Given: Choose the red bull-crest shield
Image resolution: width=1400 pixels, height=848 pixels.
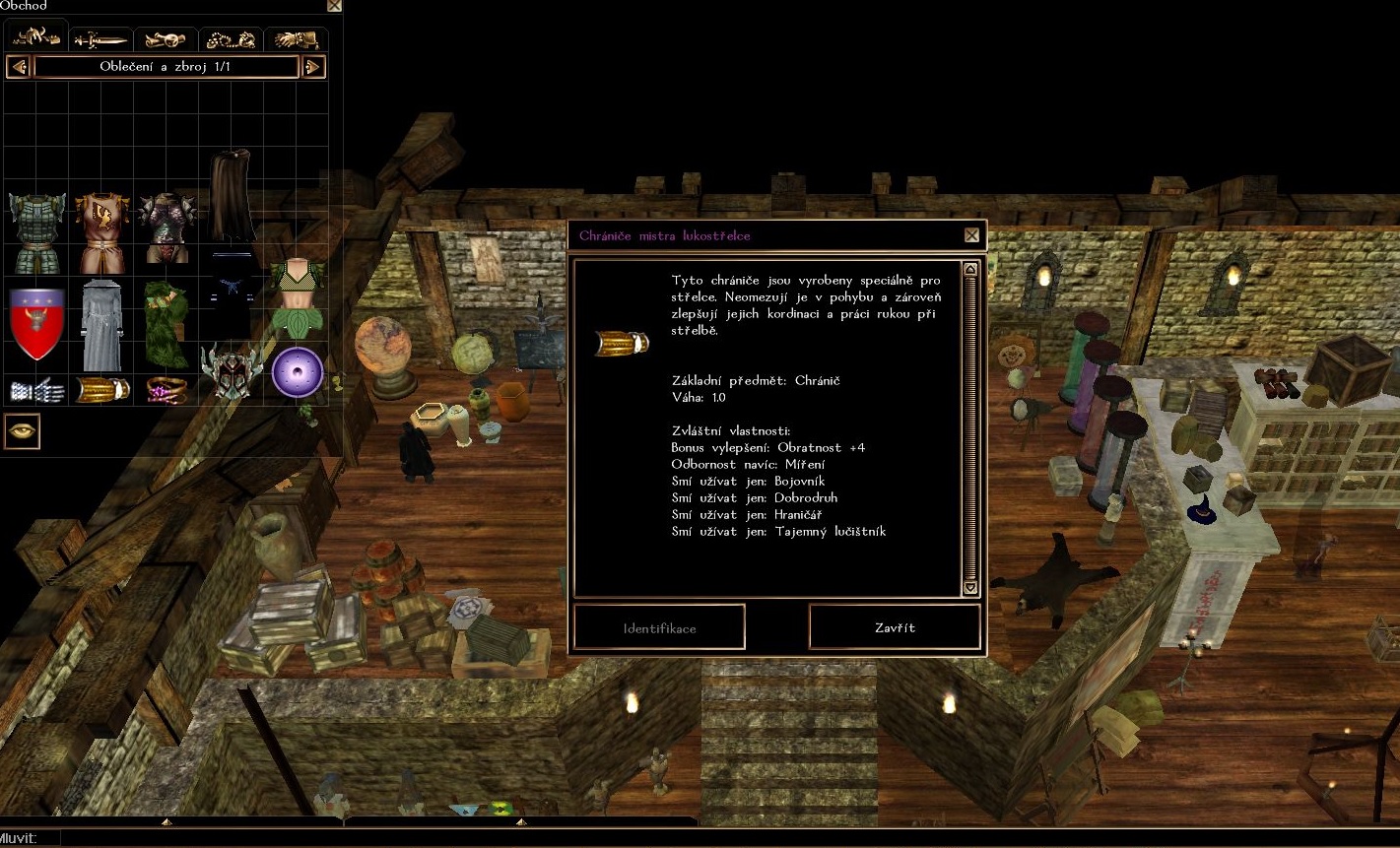Looking at the screenshot, I should (36, 323).
